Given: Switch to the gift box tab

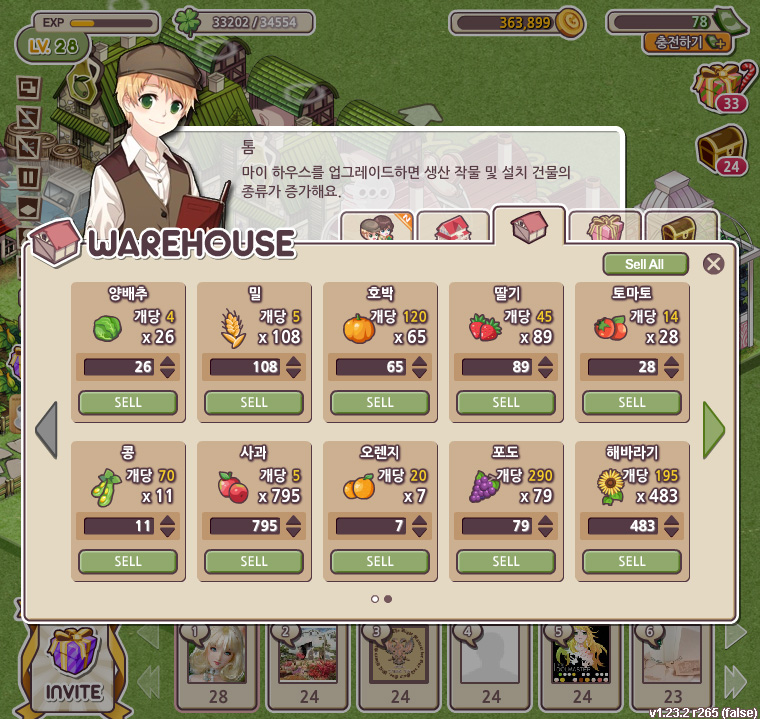Looking at the screenshot, I should (x=605, y=228).
